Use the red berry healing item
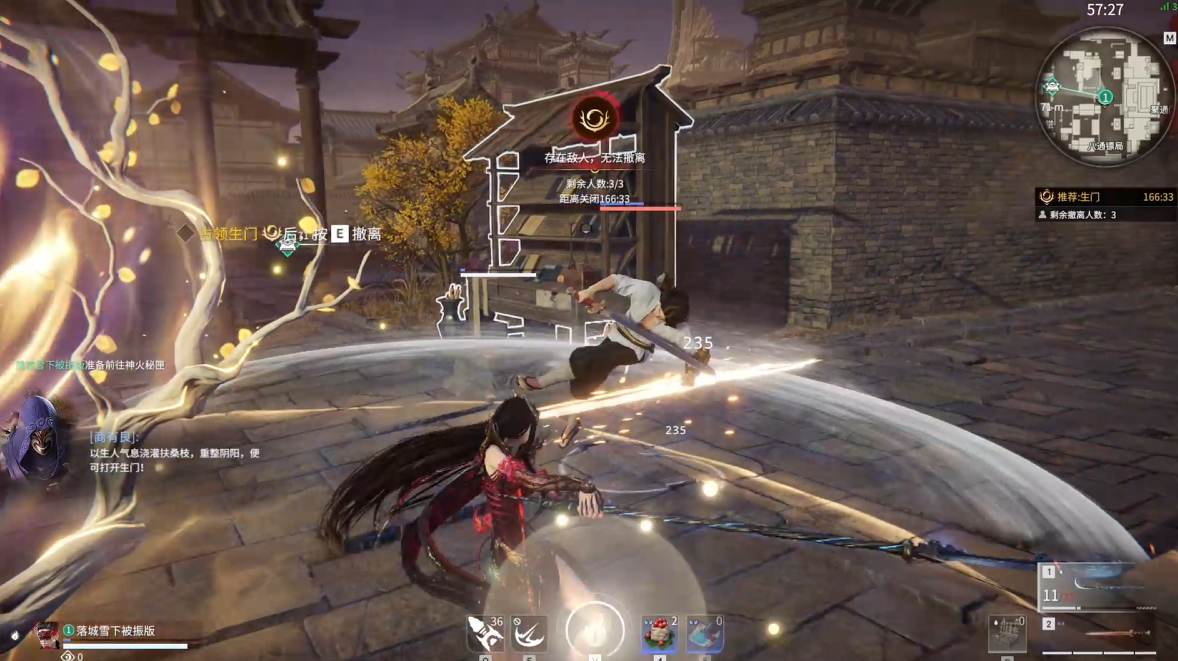Image resolution: width=1178 pixels, height=661 pixels. click(660, 634)
